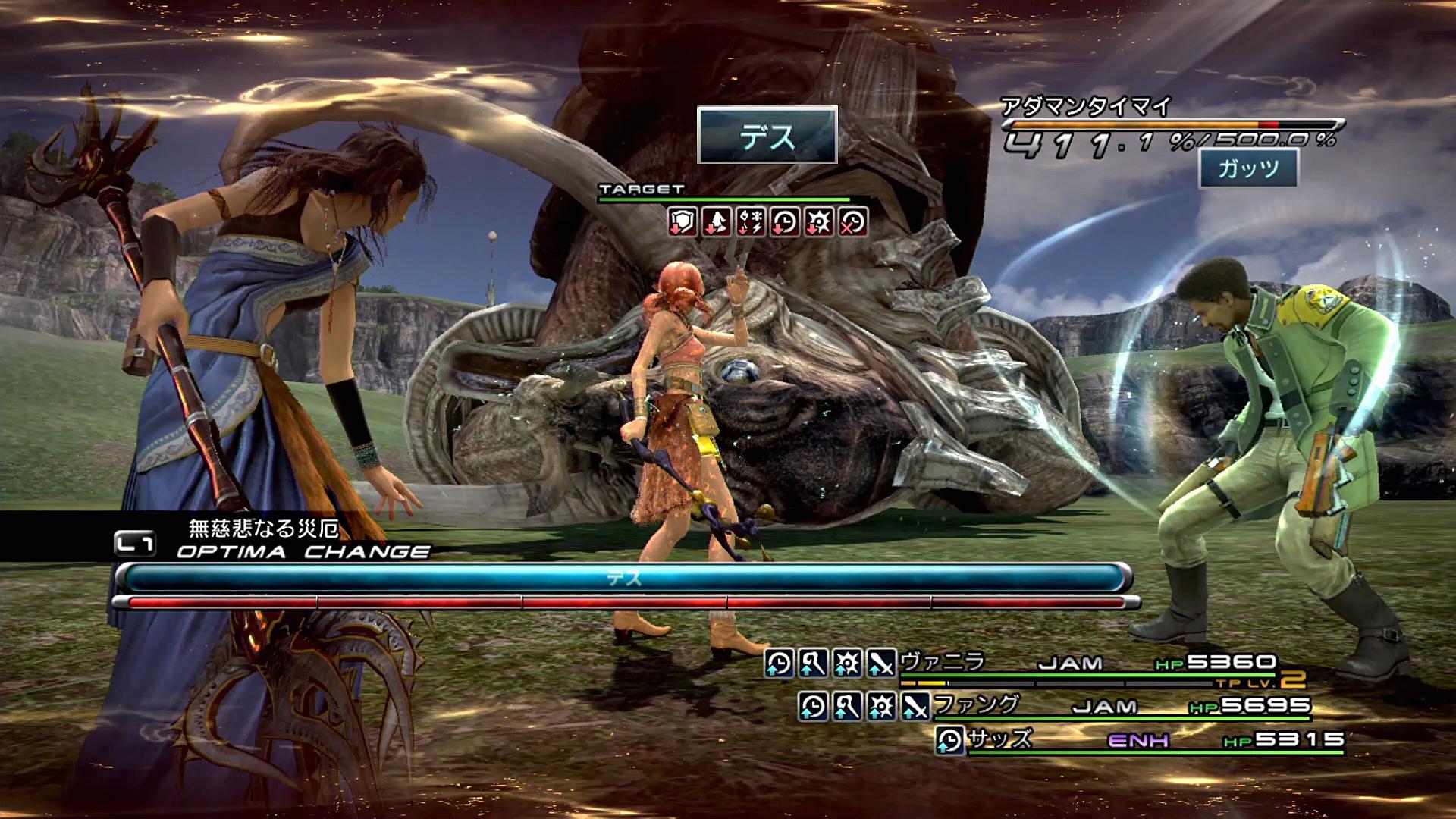
Task: Click the clock-with-red-X debuff on the target
Action: (853, 222)
